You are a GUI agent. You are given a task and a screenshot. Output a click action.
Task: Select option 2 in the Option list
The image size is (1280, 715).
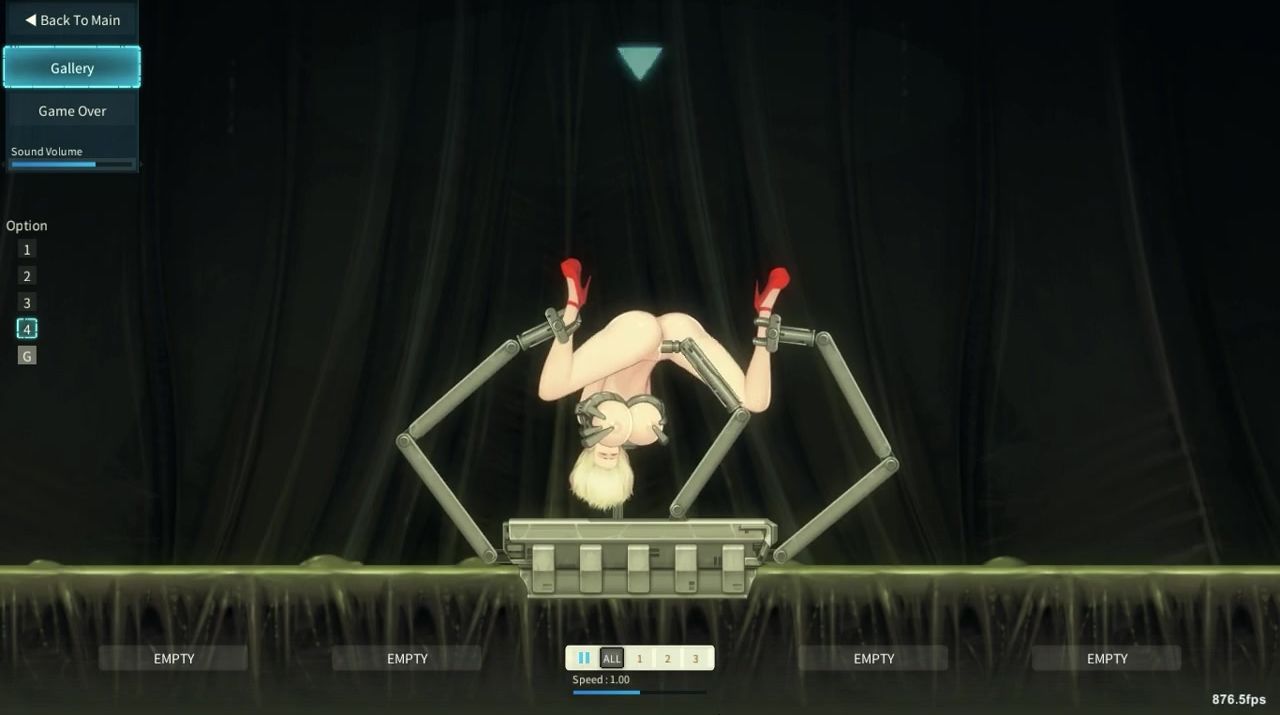[x=27, y=276]
